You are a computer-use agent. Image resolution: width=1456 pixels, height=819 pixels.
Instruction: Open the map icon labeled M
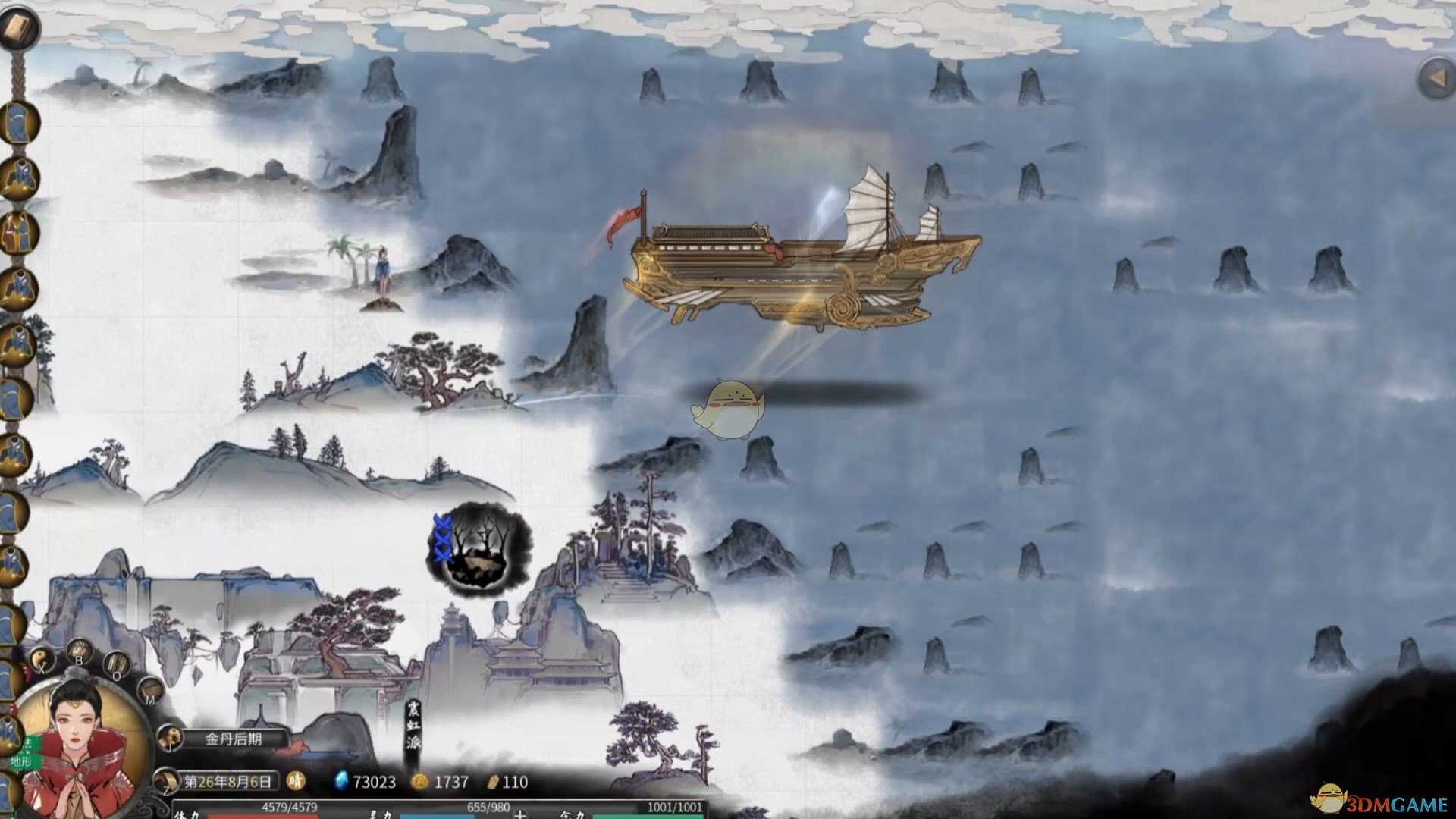pyautogui.click(x=151, y=692)
